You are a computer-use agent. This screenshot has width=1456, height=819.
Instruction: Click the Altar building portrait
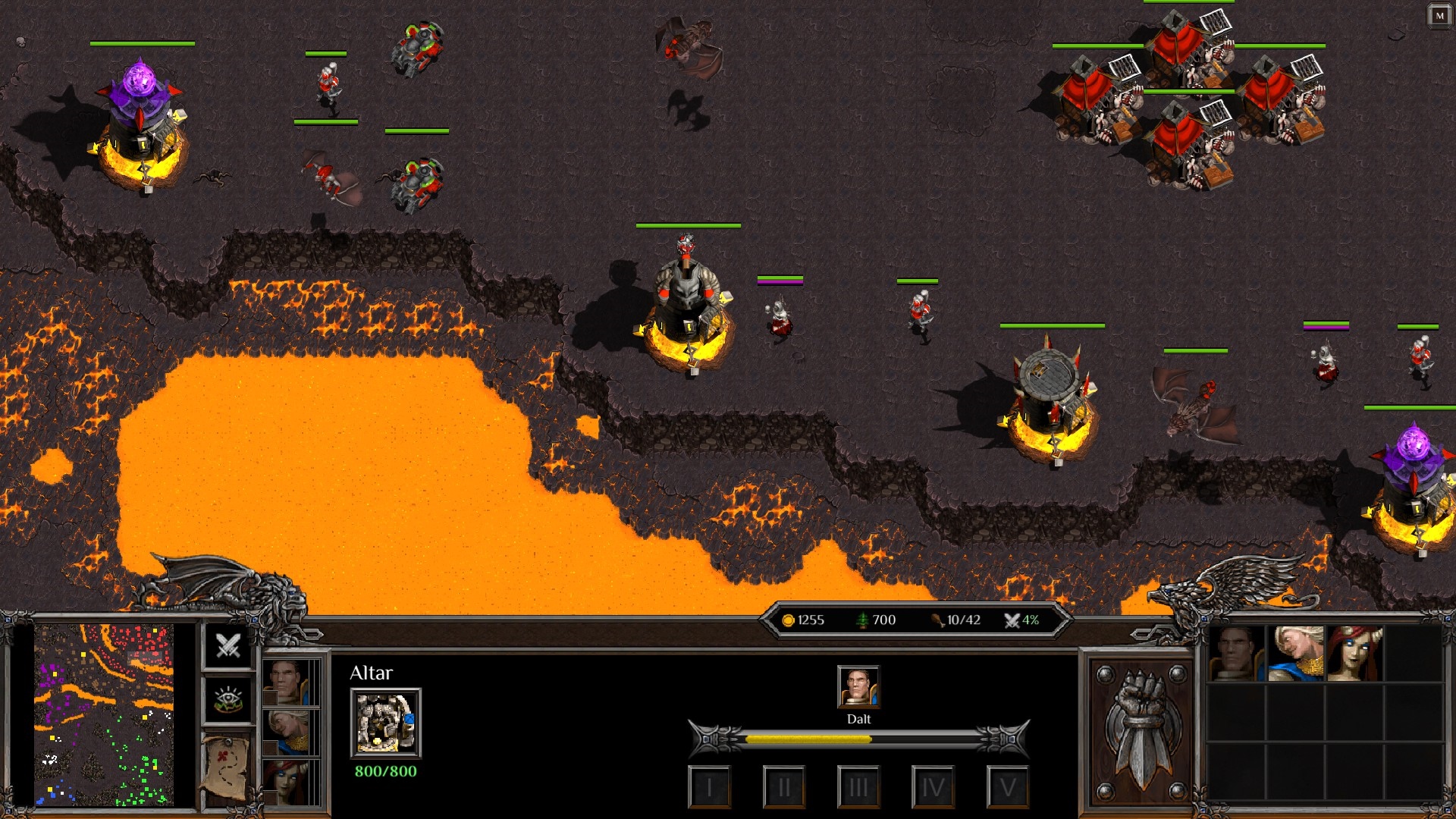[x=385, y=723]
